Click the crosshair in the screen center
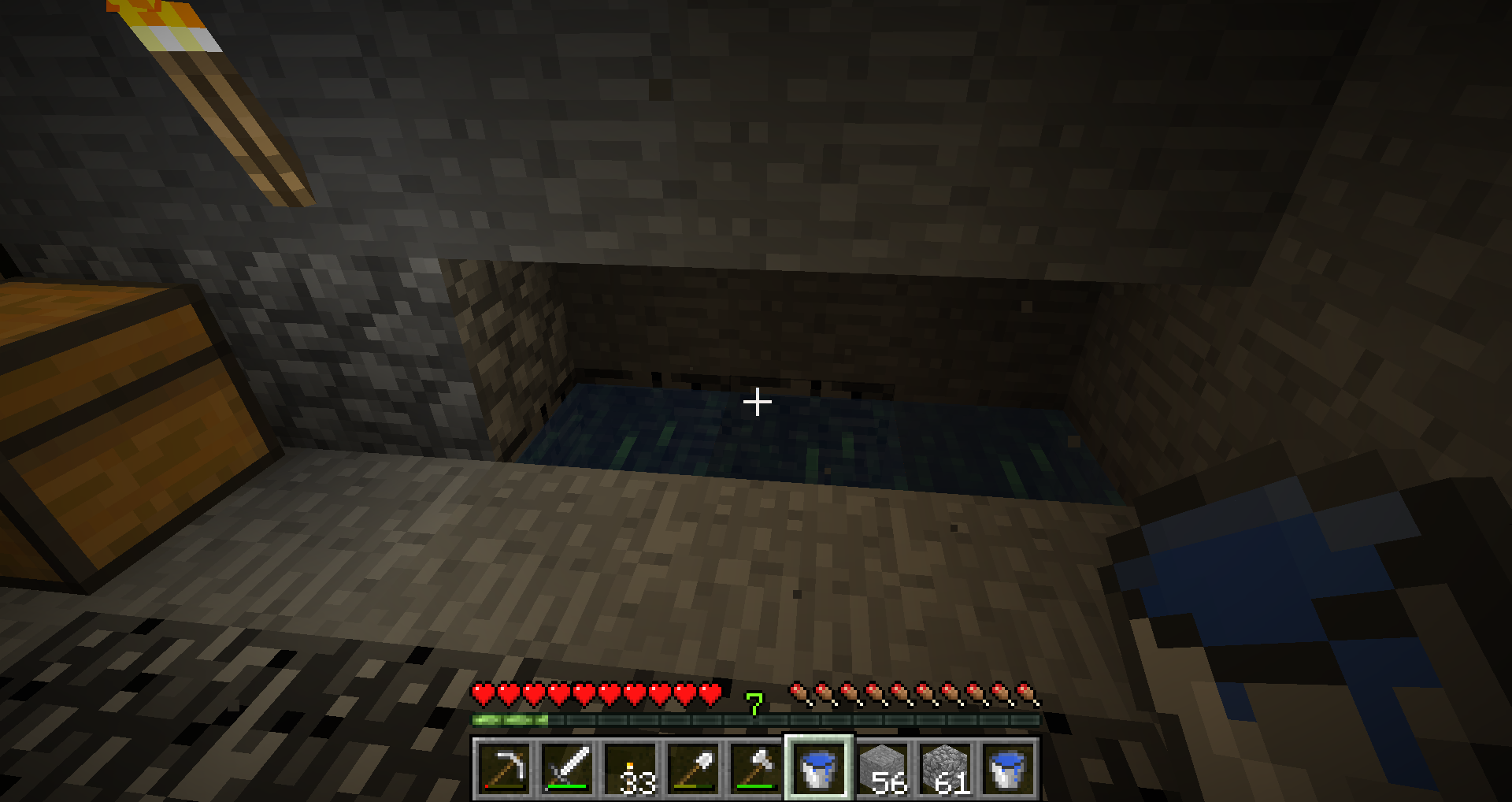Image resolution: width=1512 pixels, height=802 pixels. [757, 402]
